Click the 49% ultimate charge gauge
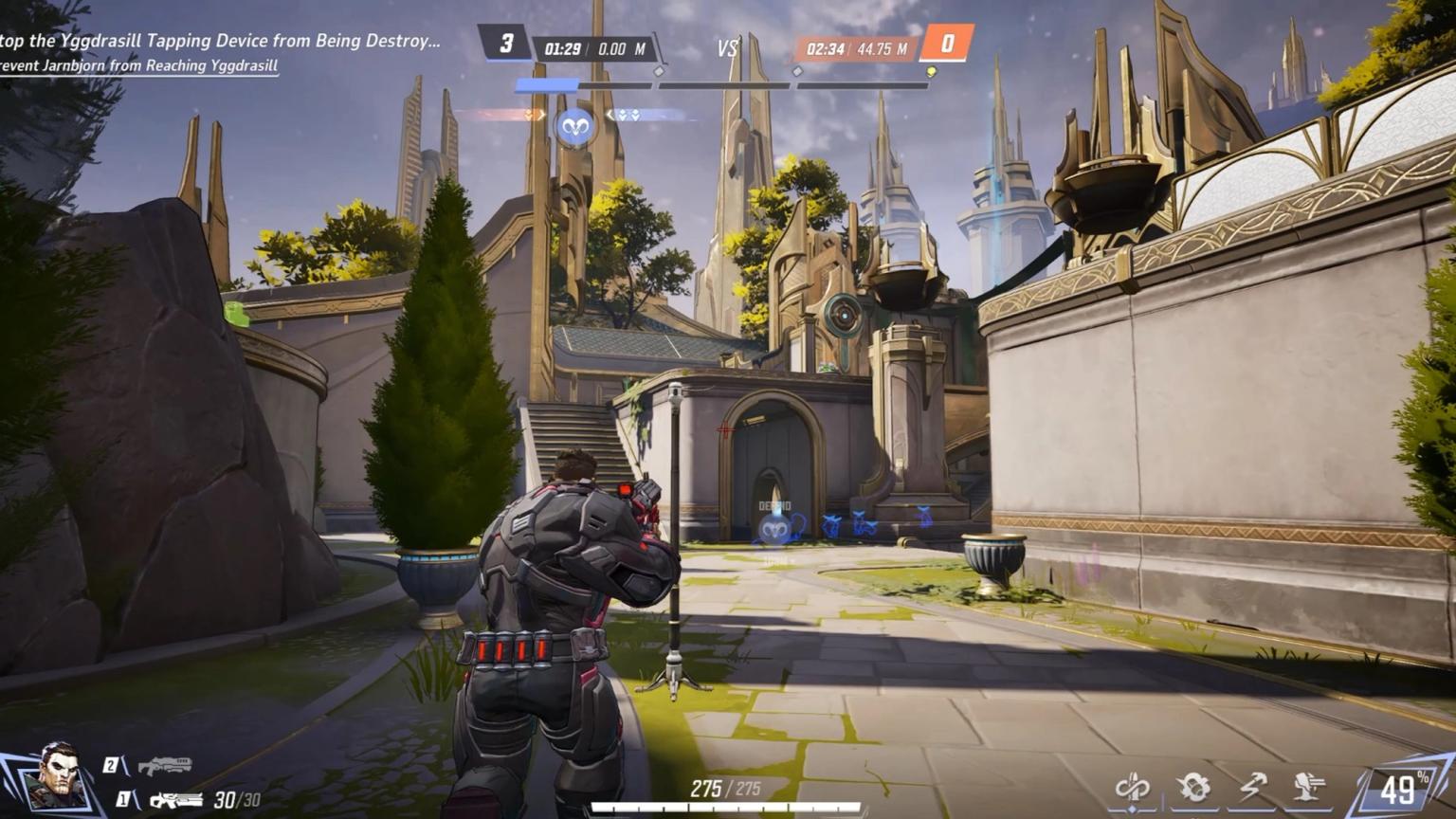The height and width of the screenshot is (819, 1456). click(1403, 789)
